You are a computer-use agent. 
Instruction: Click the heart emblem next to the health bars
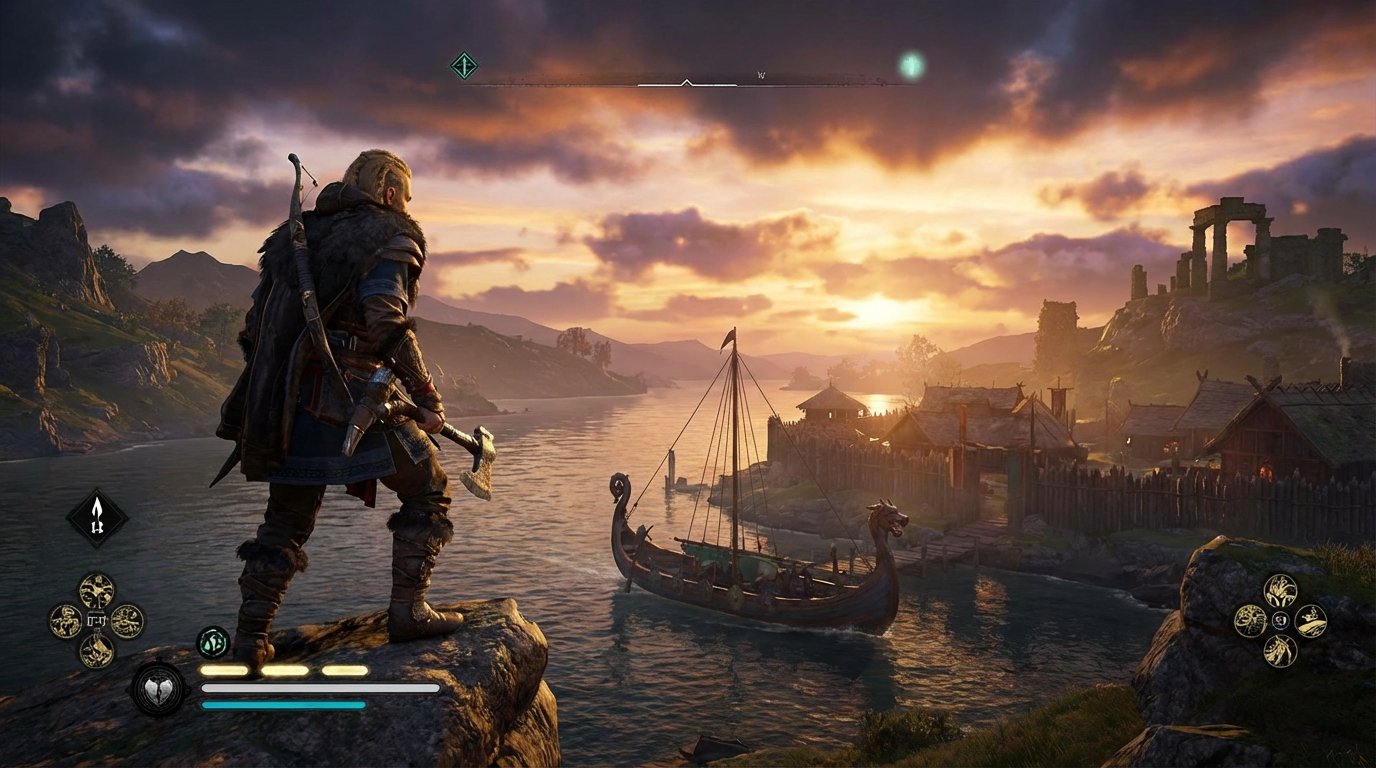(x=157, y=686)
